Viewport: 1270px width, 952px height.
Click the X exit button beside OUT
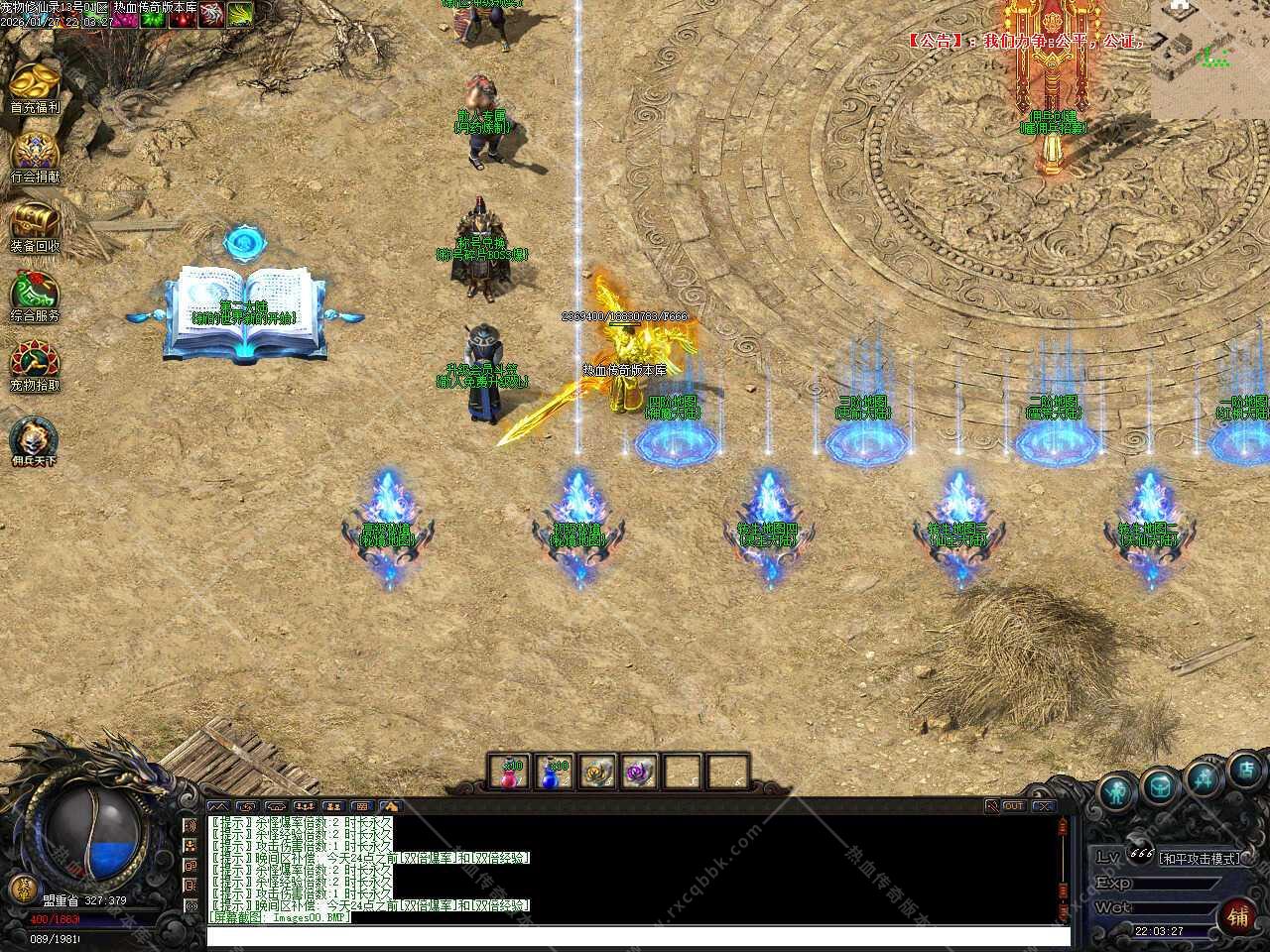coord(1044,806)
